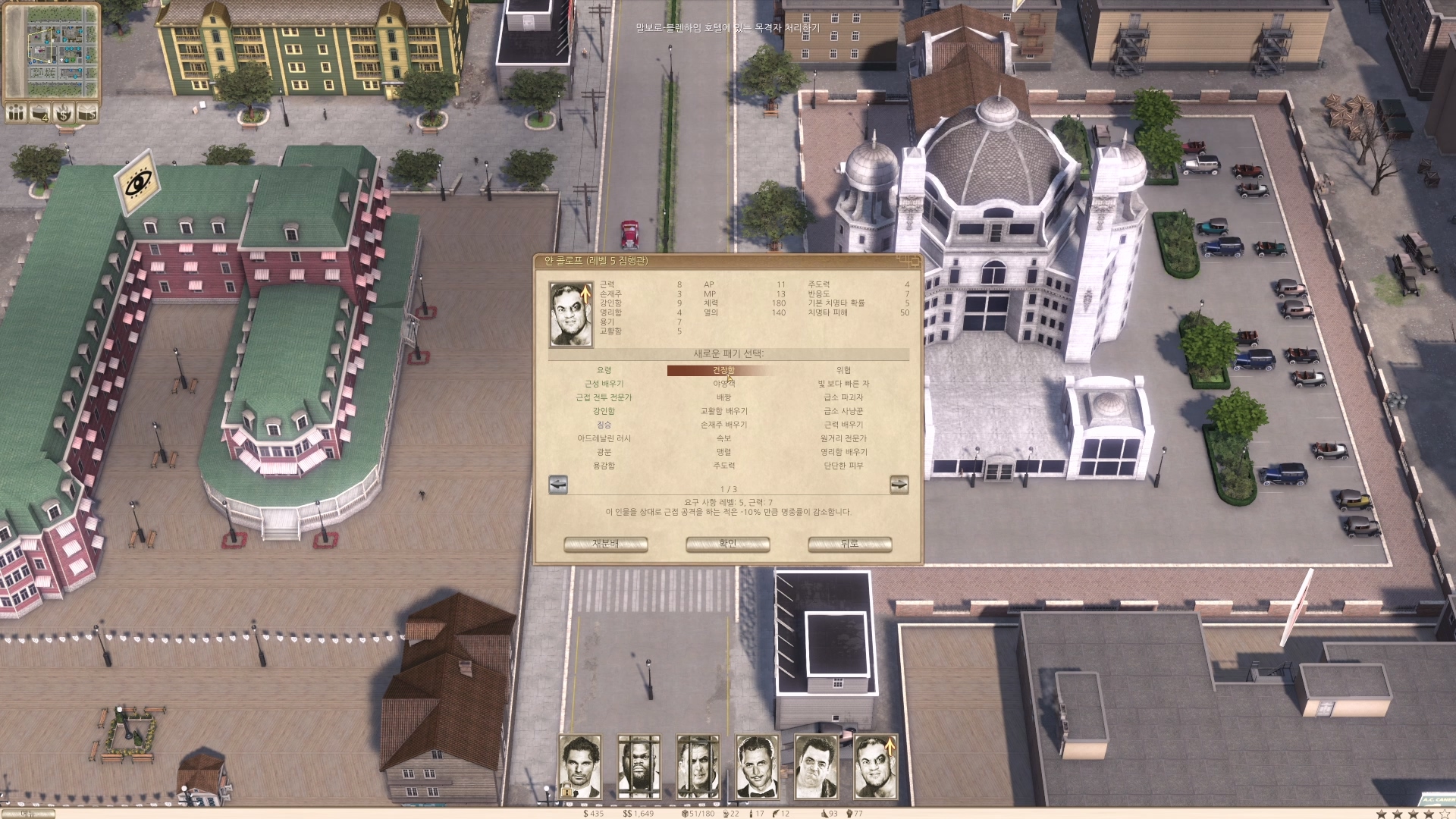Select the 주도력 perk
Image resolution: width=1456 pixels, height=819 pixels.
pyautogui.click(x=723, y=466)
